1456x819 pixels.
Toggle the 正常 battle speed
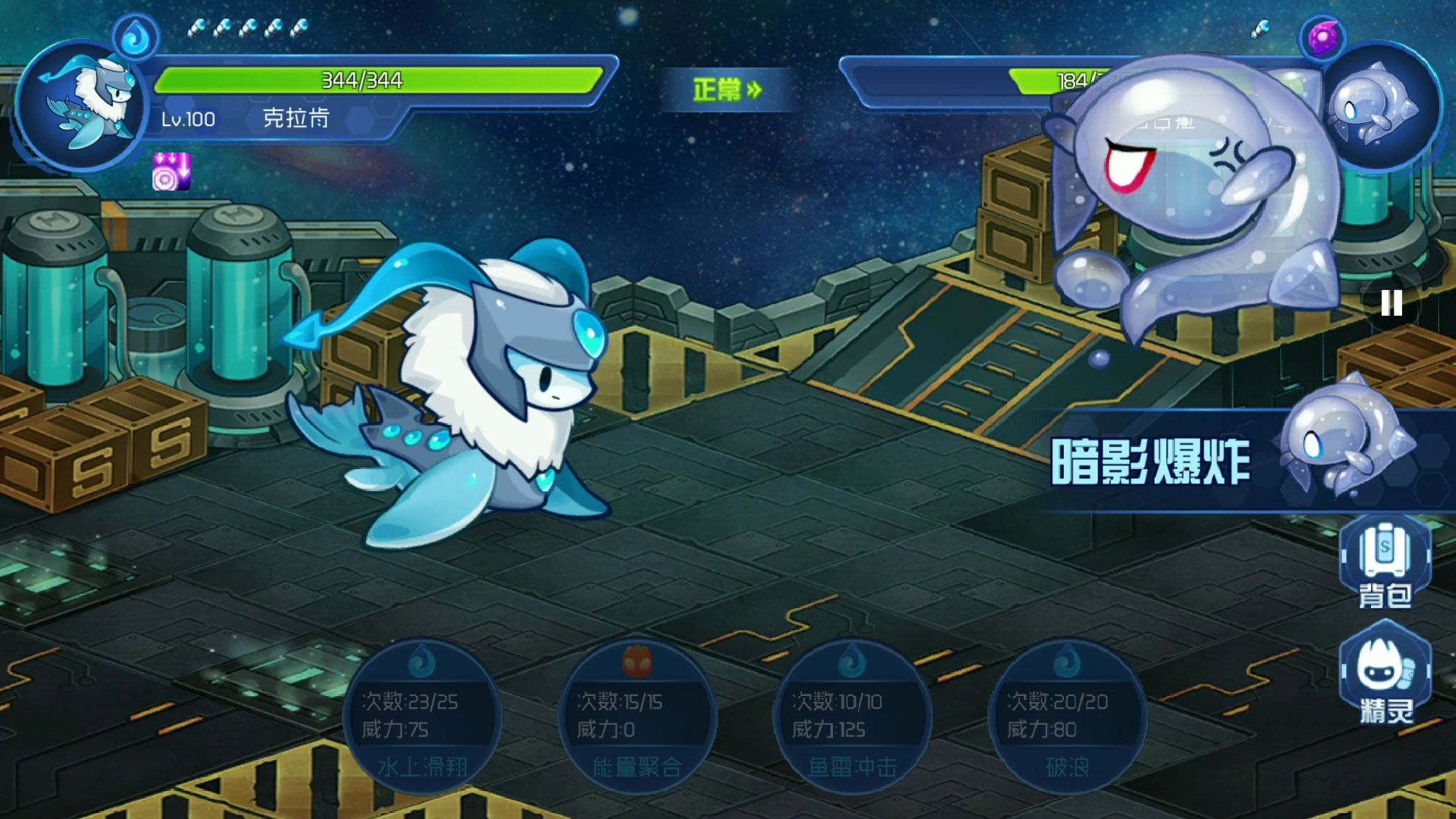coord(727,90)
